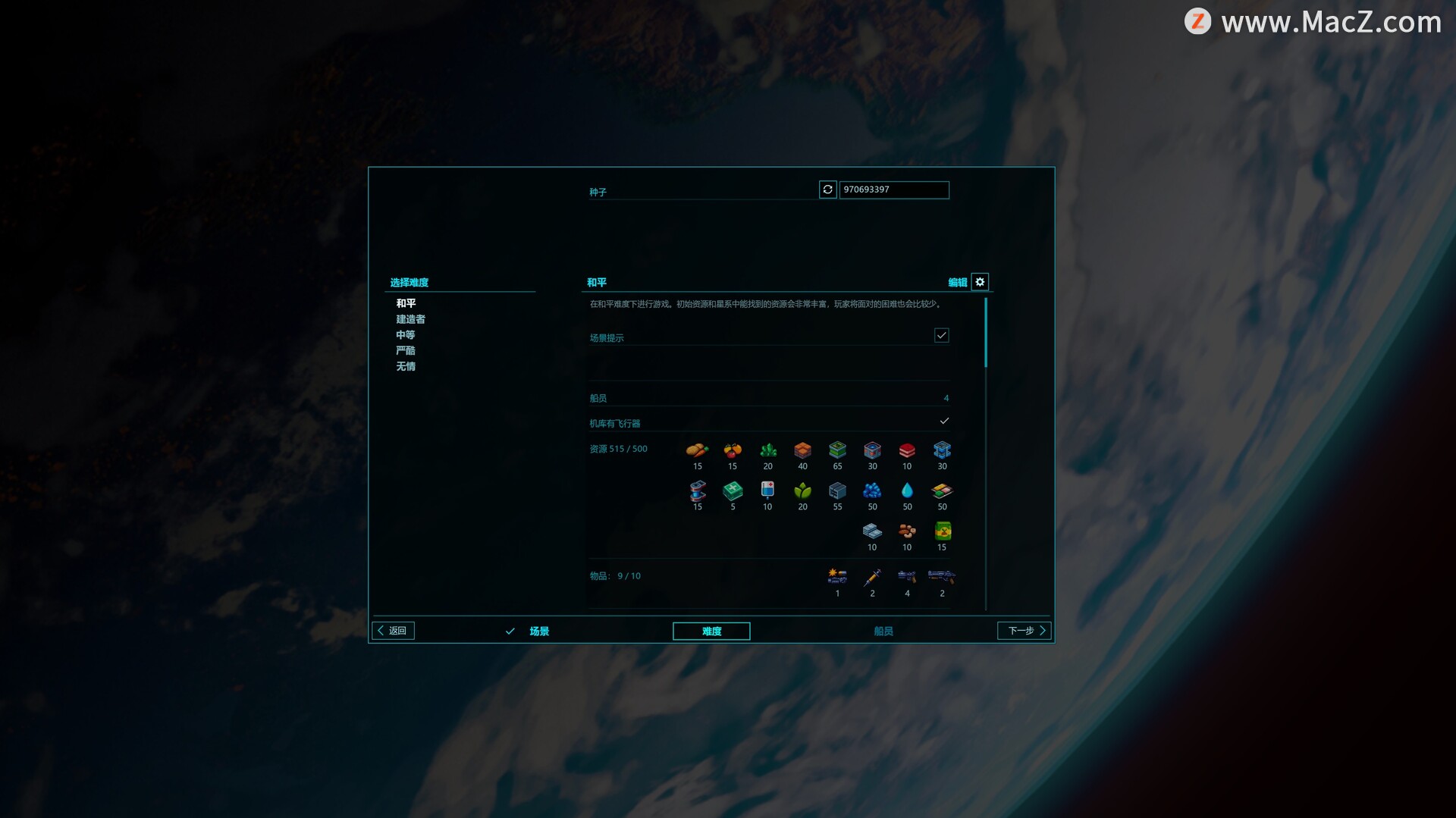This screenshot has width=1456, height=818.
Task: Switch to the 场景 tab
Action: pyautogui.click(x=538, y=632)
